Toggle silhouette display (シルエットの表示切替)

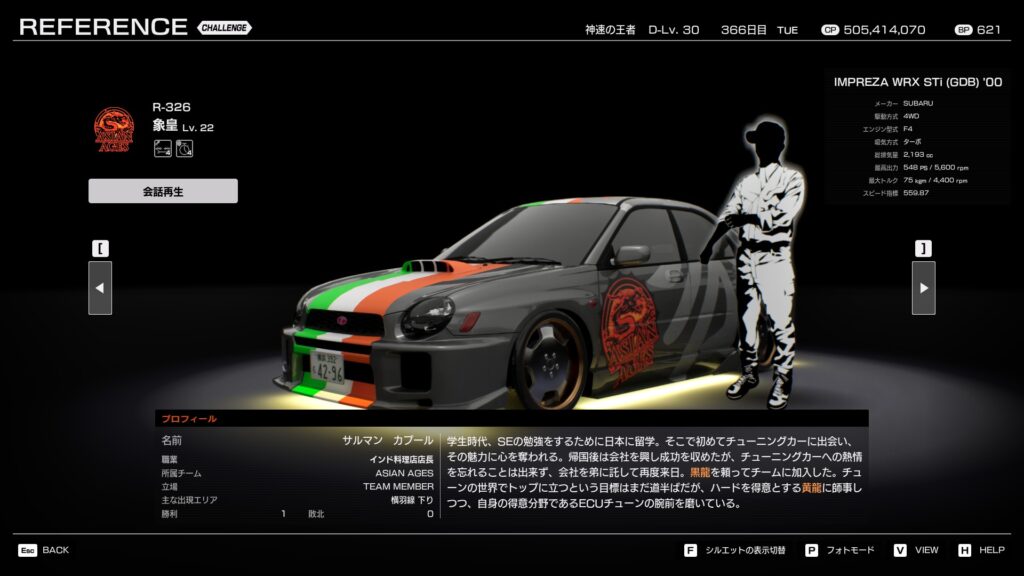pos(737,550)
